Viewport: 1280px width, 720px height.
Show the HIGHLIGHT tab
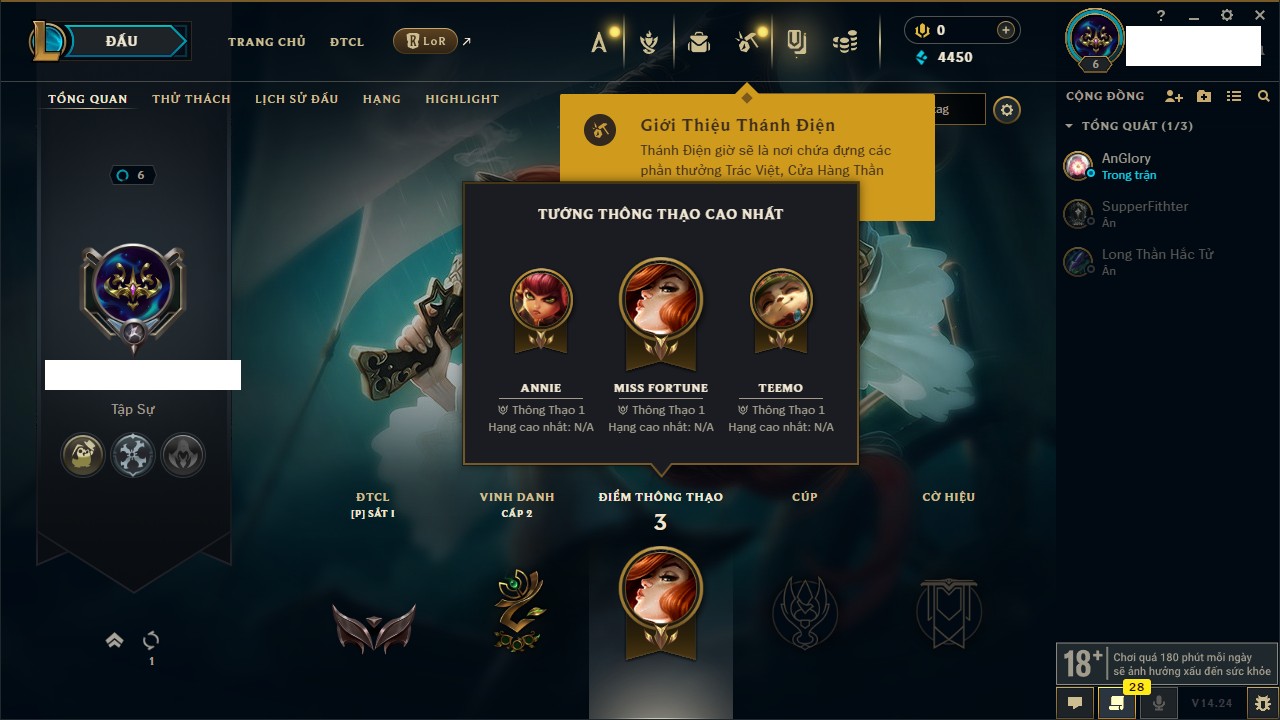coord(461,99)
